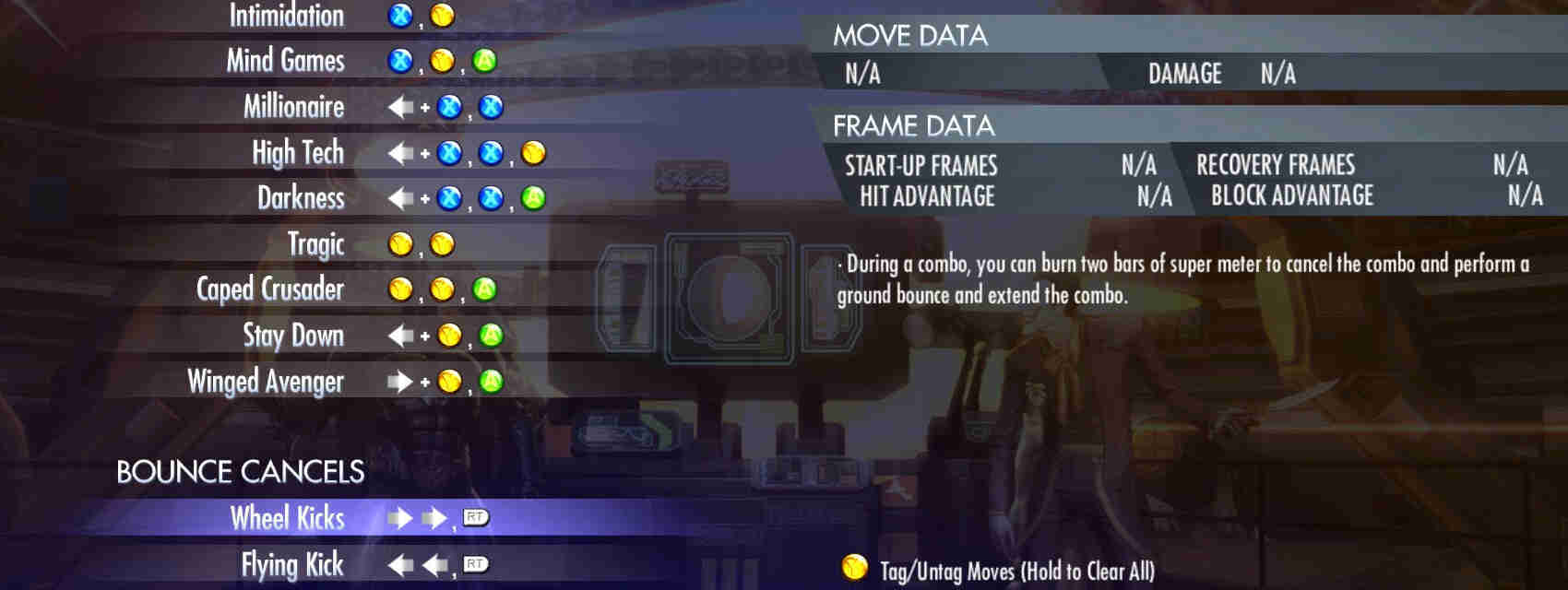Image resolution: width=1568 pixels, height=590 pixels.
Task: Select High Tech in the move list
Action: [x=297, y=152]
